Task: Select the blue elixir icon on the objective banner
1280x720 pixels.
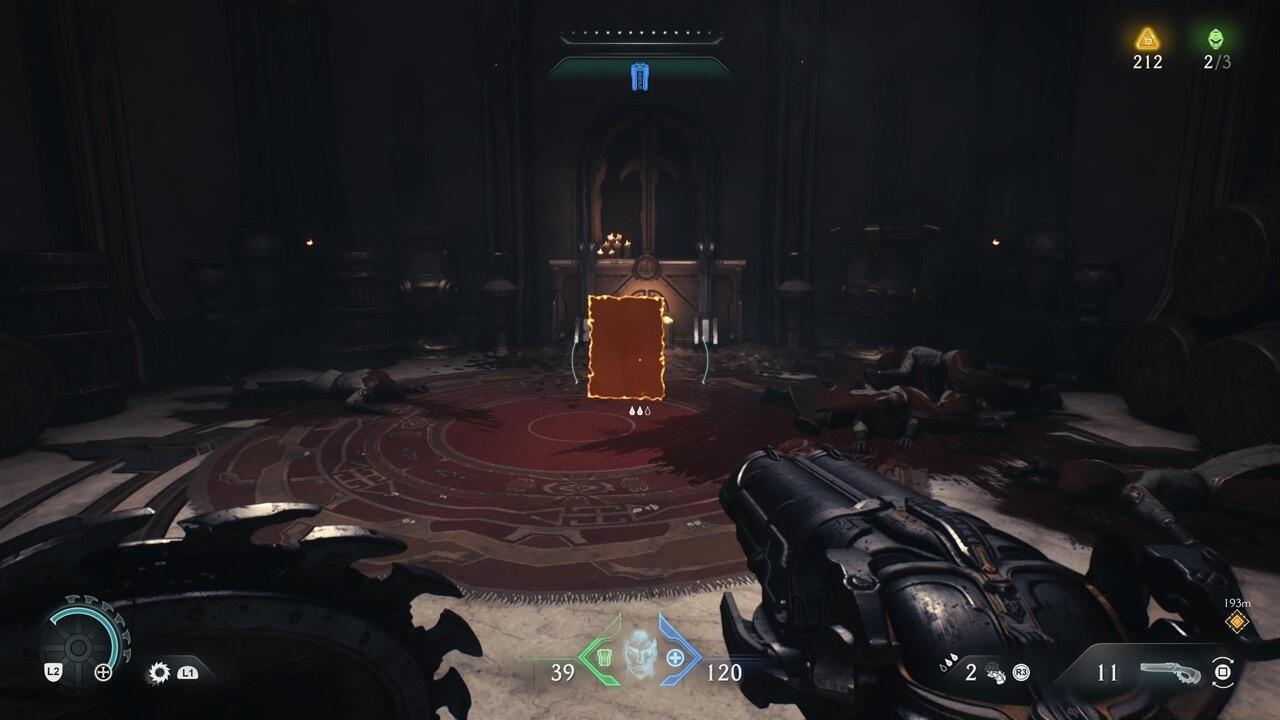Action: 640,76
